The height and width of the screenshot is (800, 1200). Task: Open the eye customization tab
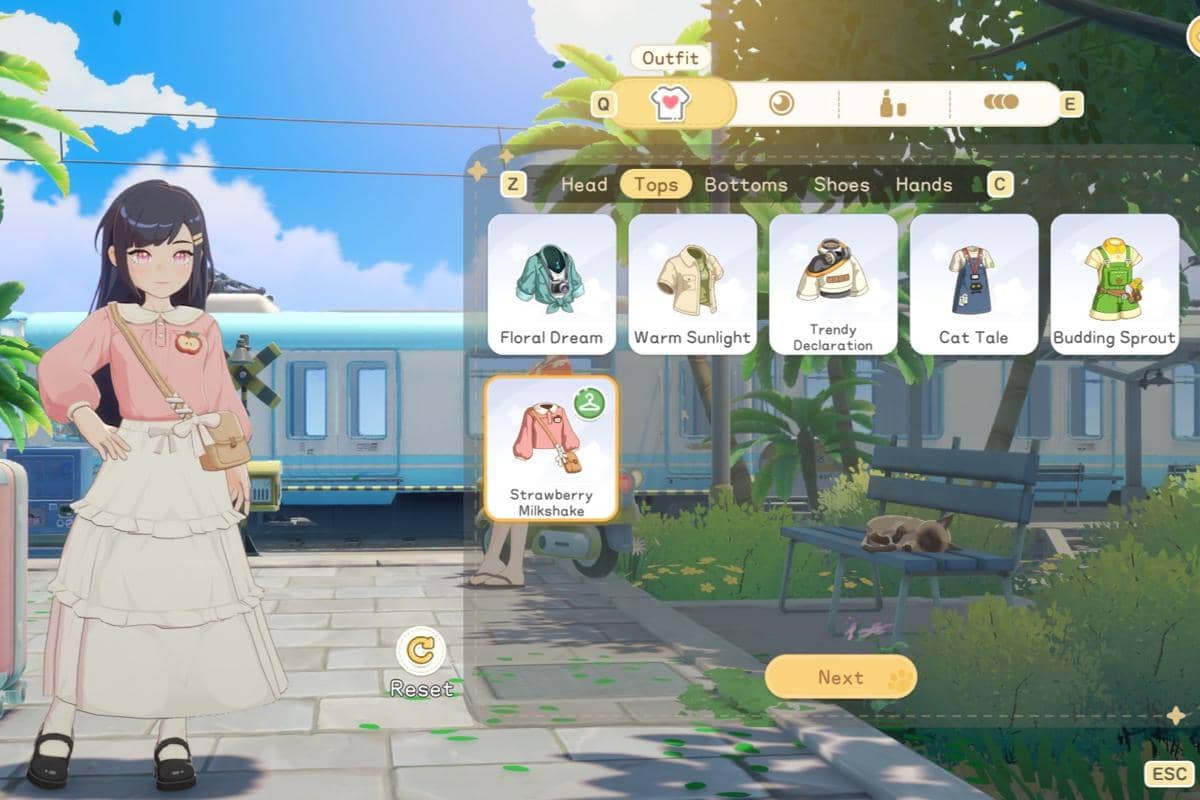click(781, 103)
